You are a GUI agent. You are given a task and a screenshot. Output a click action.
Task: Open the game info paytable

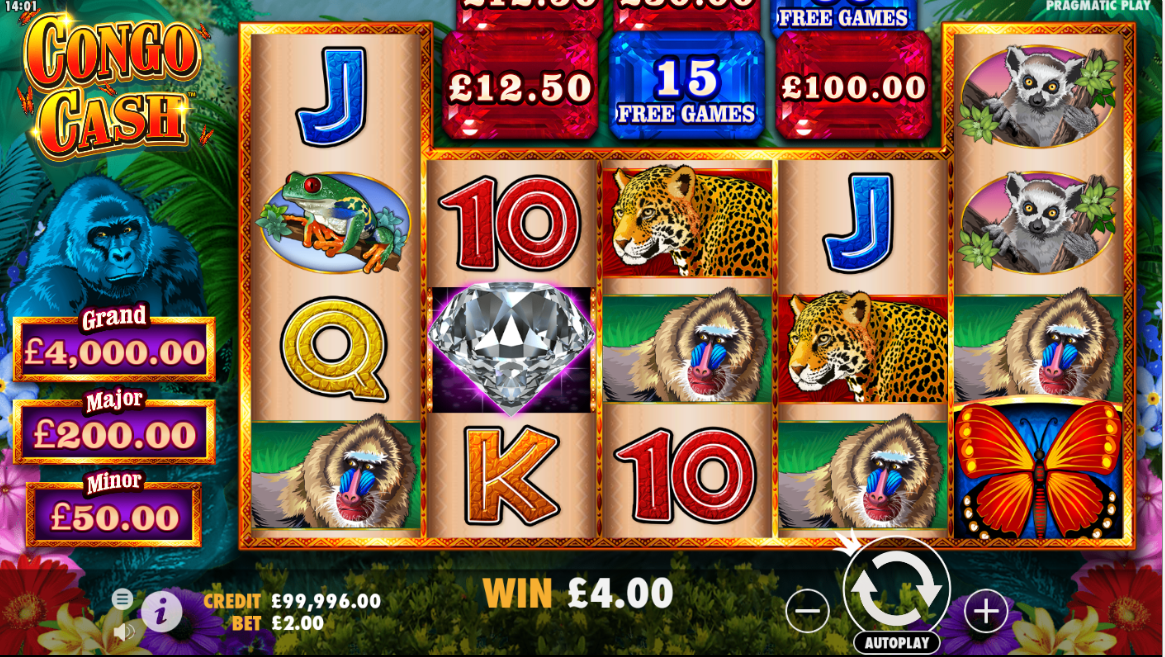161,611
